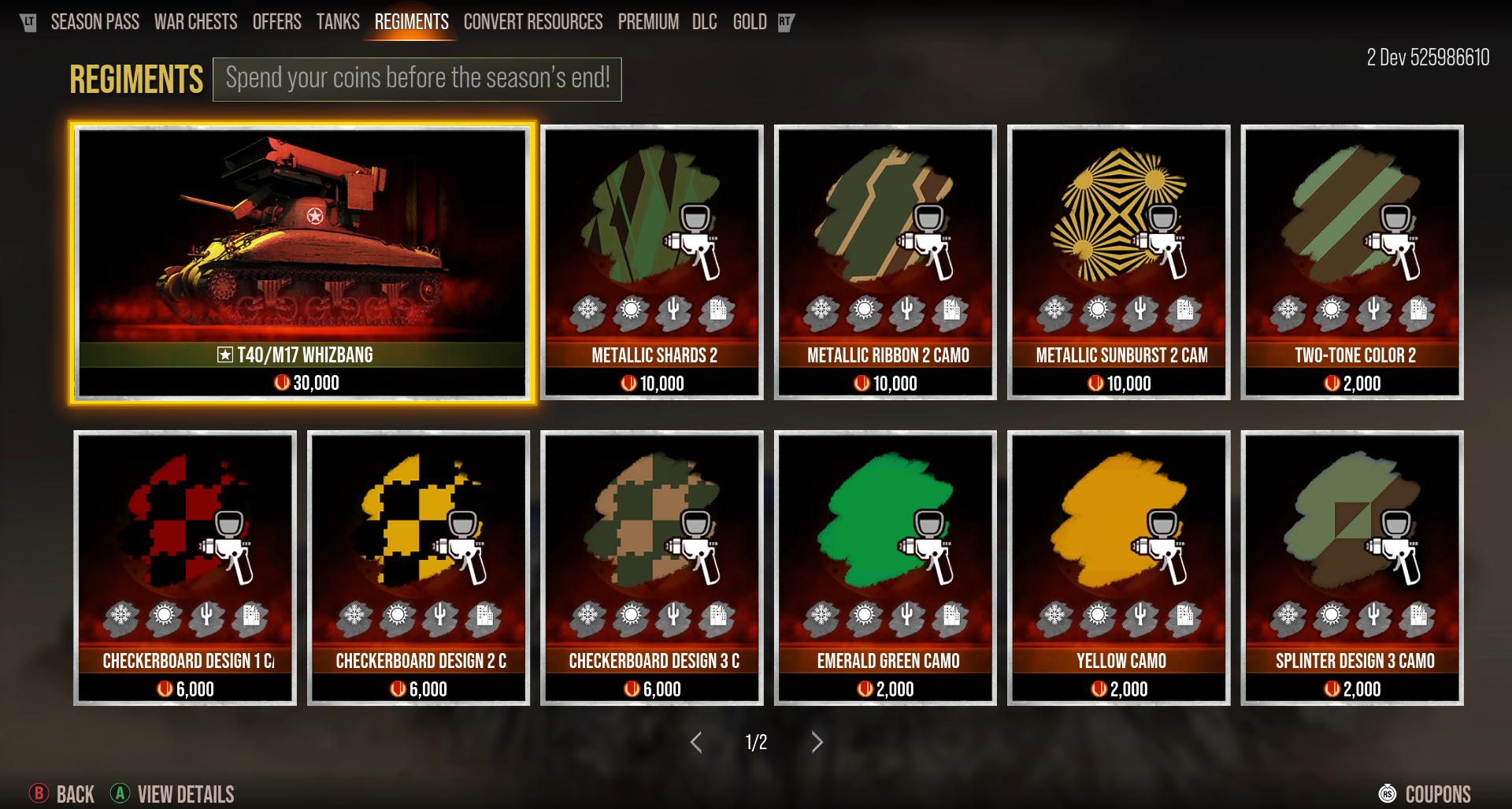Viewport: 1512px width, 809px height.
Task: Select the Metallic Ribbon 2 Camo tile
Action: pyautogui.click(x=885, y=262)
